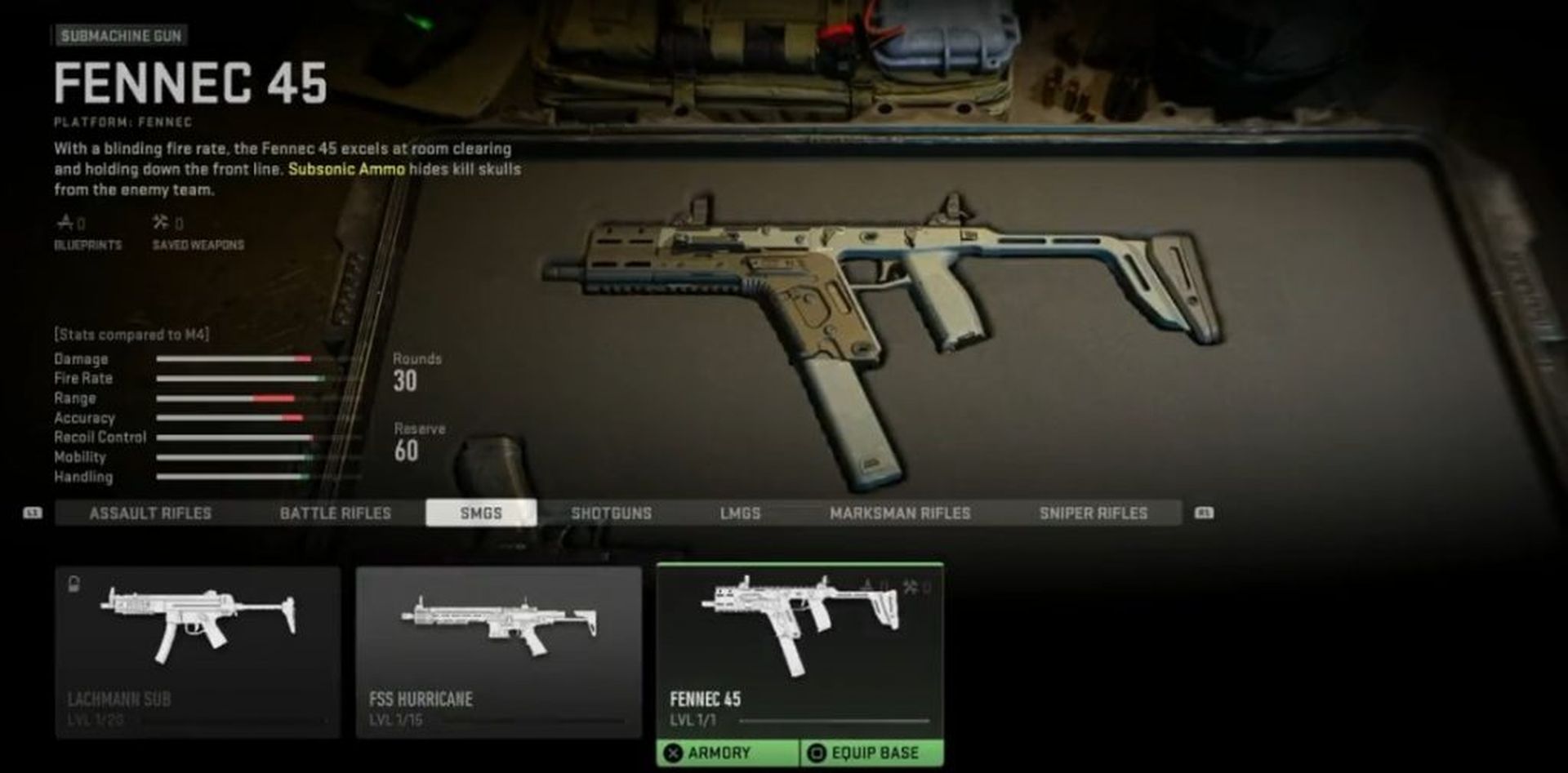The width and height of the screenshot is (1568, 773).
Task: Equip the base Fennec 45
Action: click(x=872, y=753)
